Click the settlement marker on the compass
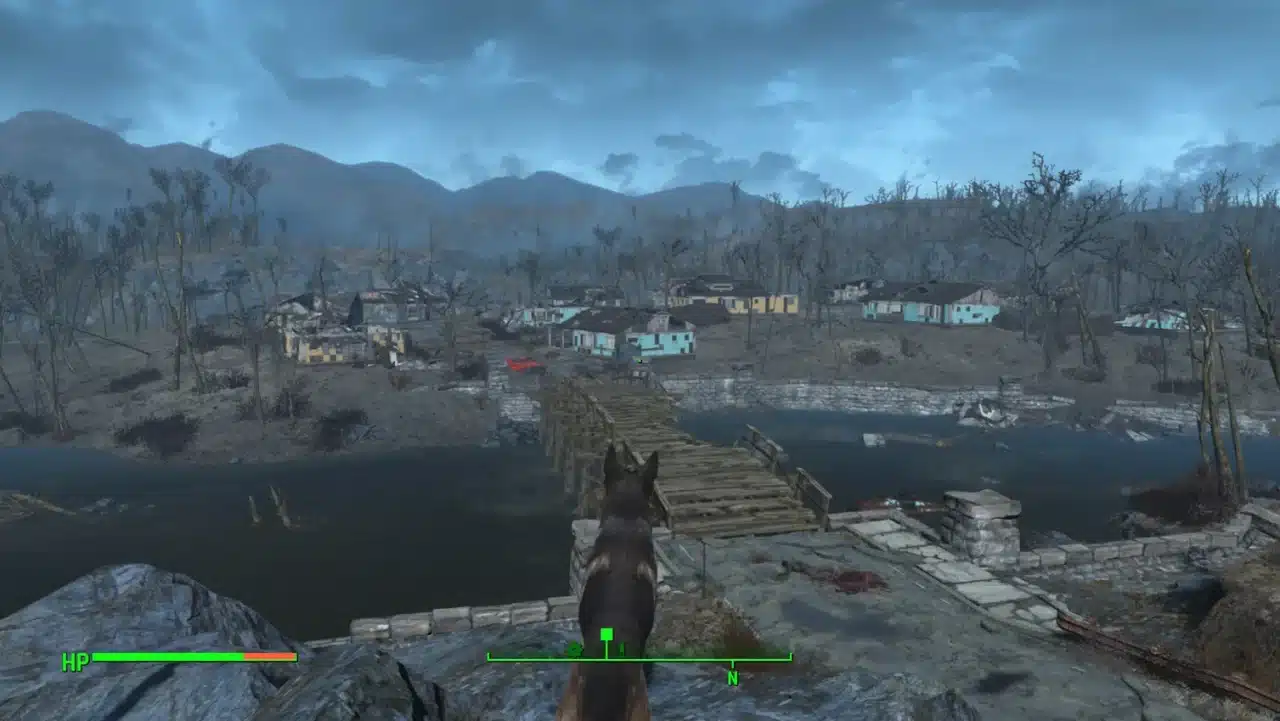 coord(575,650)
